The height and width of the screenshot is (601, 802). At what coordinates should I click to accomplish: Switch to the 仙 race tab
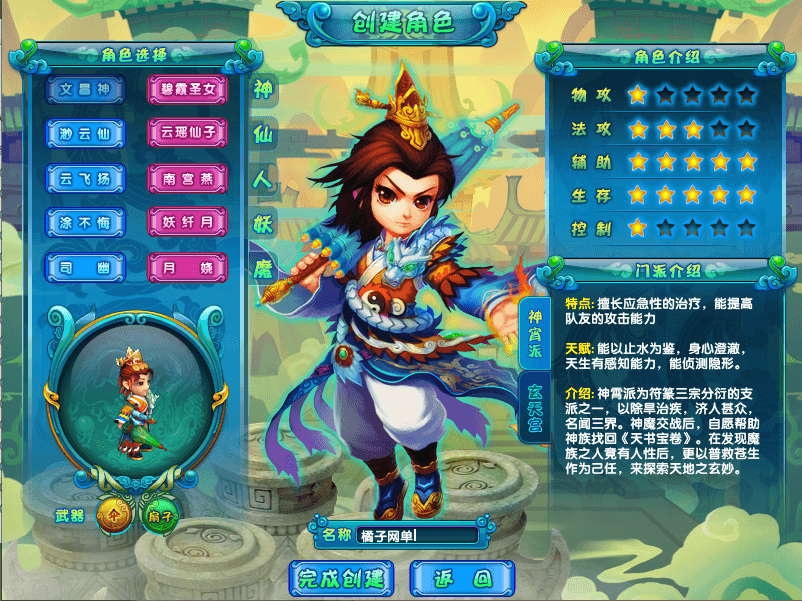(x=263, y=133)
